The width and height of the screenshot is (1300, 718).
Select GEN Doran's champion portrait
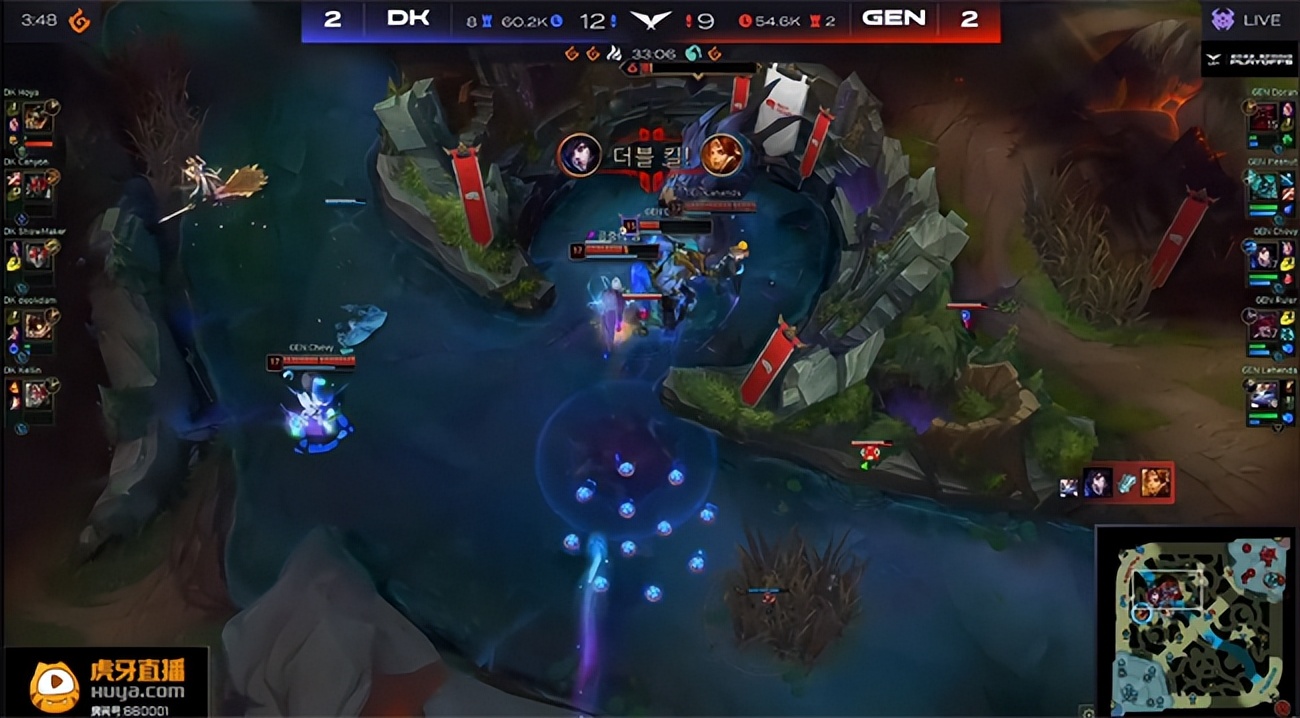[1262, 119]
